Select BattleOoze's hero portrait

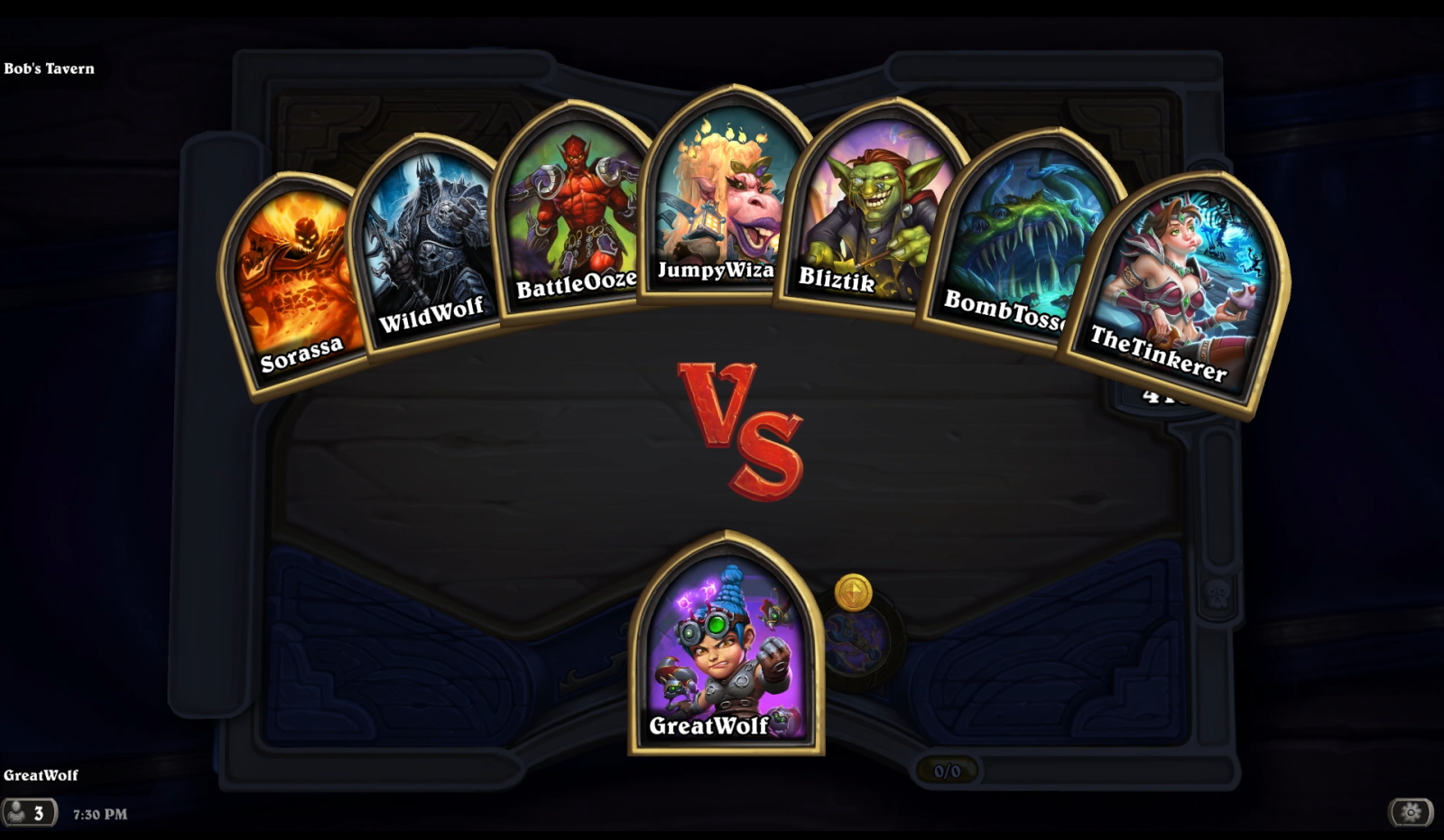(x=574, y=217)
